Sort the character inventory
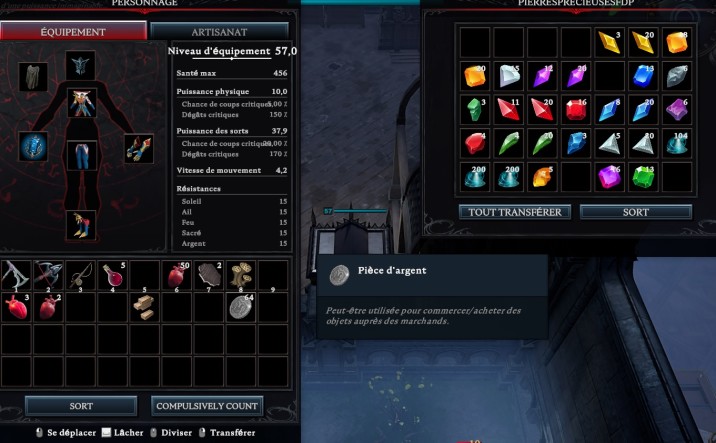This screenshot has width=716, height=443. (81, 406)
